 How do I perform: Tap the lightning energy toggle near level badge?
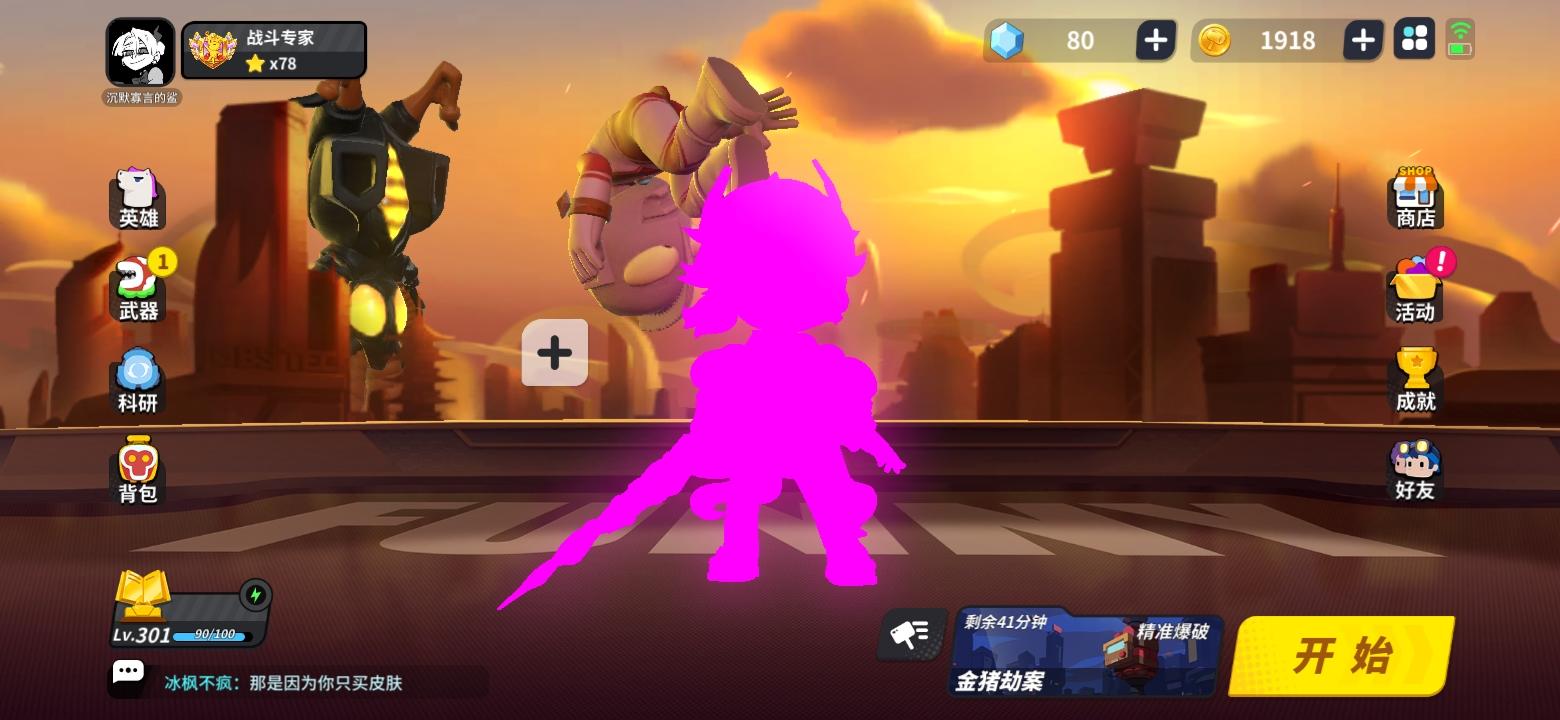coord(257,594)
